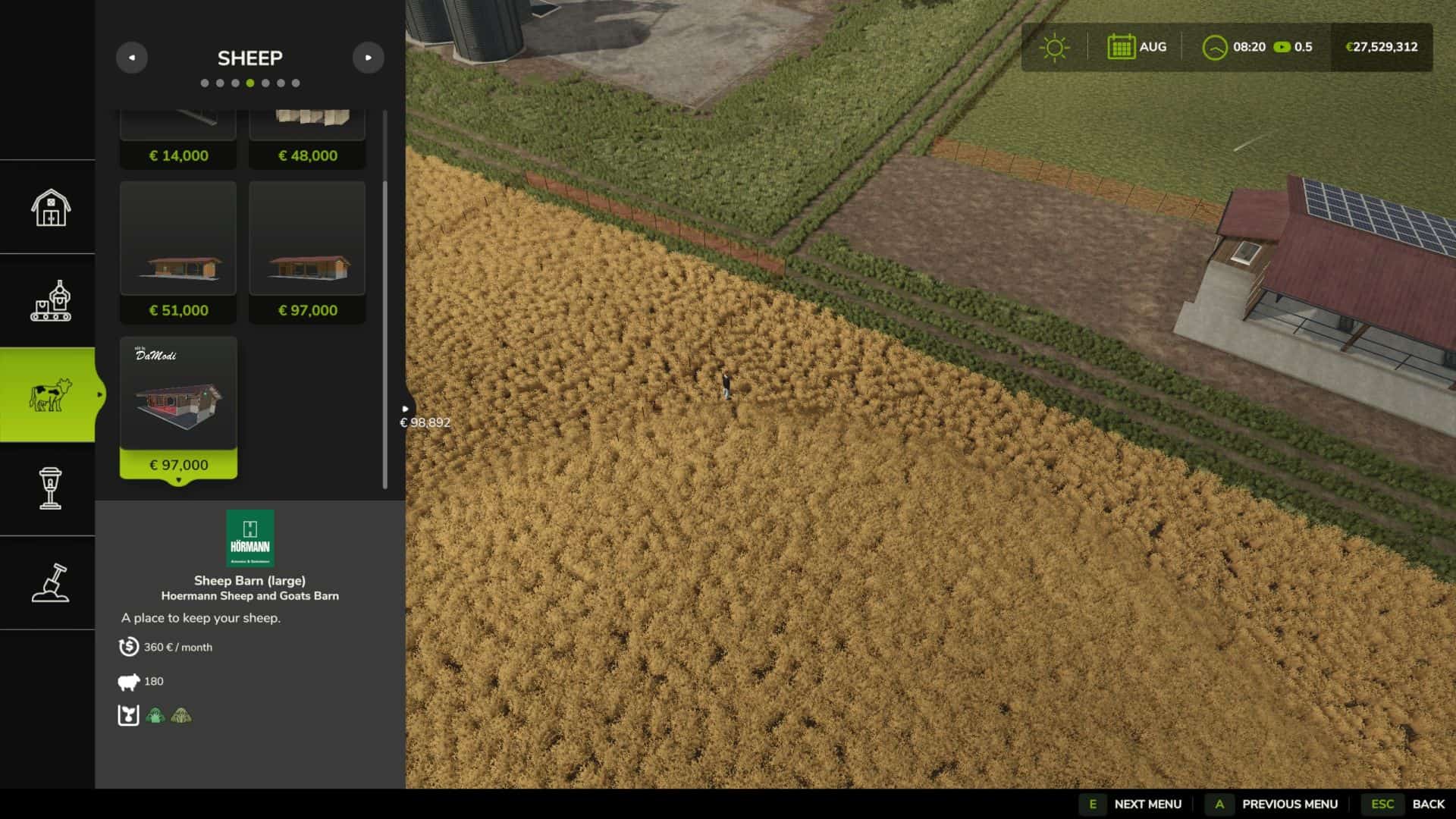Image resolution: width=1456 pixels, height=819 pixels.
Task: Go to the previous category with left arrow
Action: pos(131,58)
